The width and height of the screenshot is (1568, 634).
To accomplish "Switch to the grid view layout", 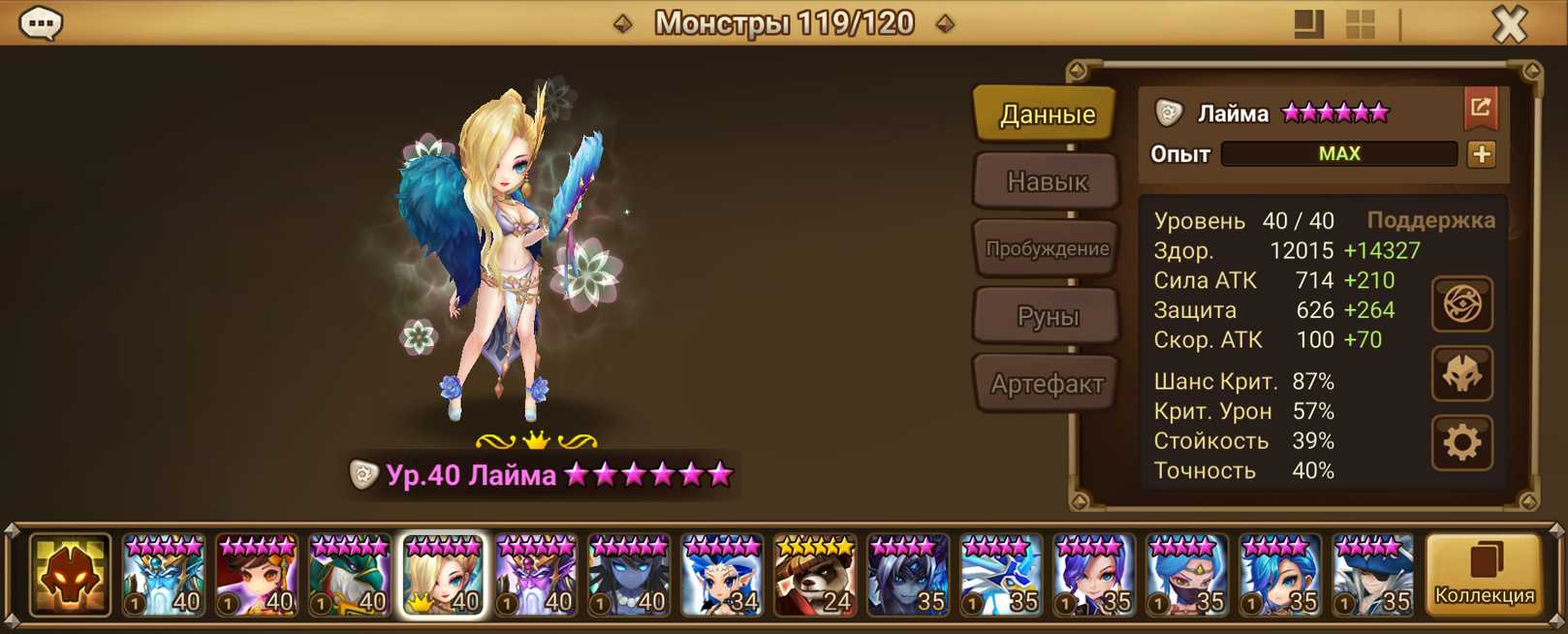I will 1361,24.
